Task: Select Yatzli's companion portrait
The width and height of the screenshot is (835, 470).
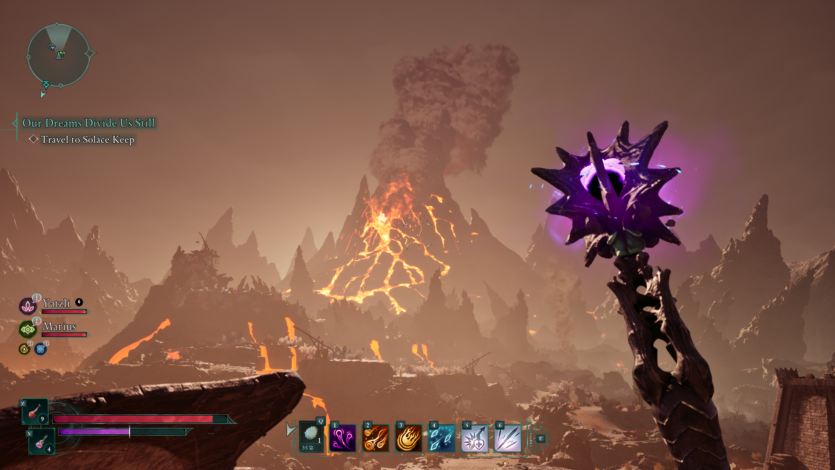Action: click(28, 305)
